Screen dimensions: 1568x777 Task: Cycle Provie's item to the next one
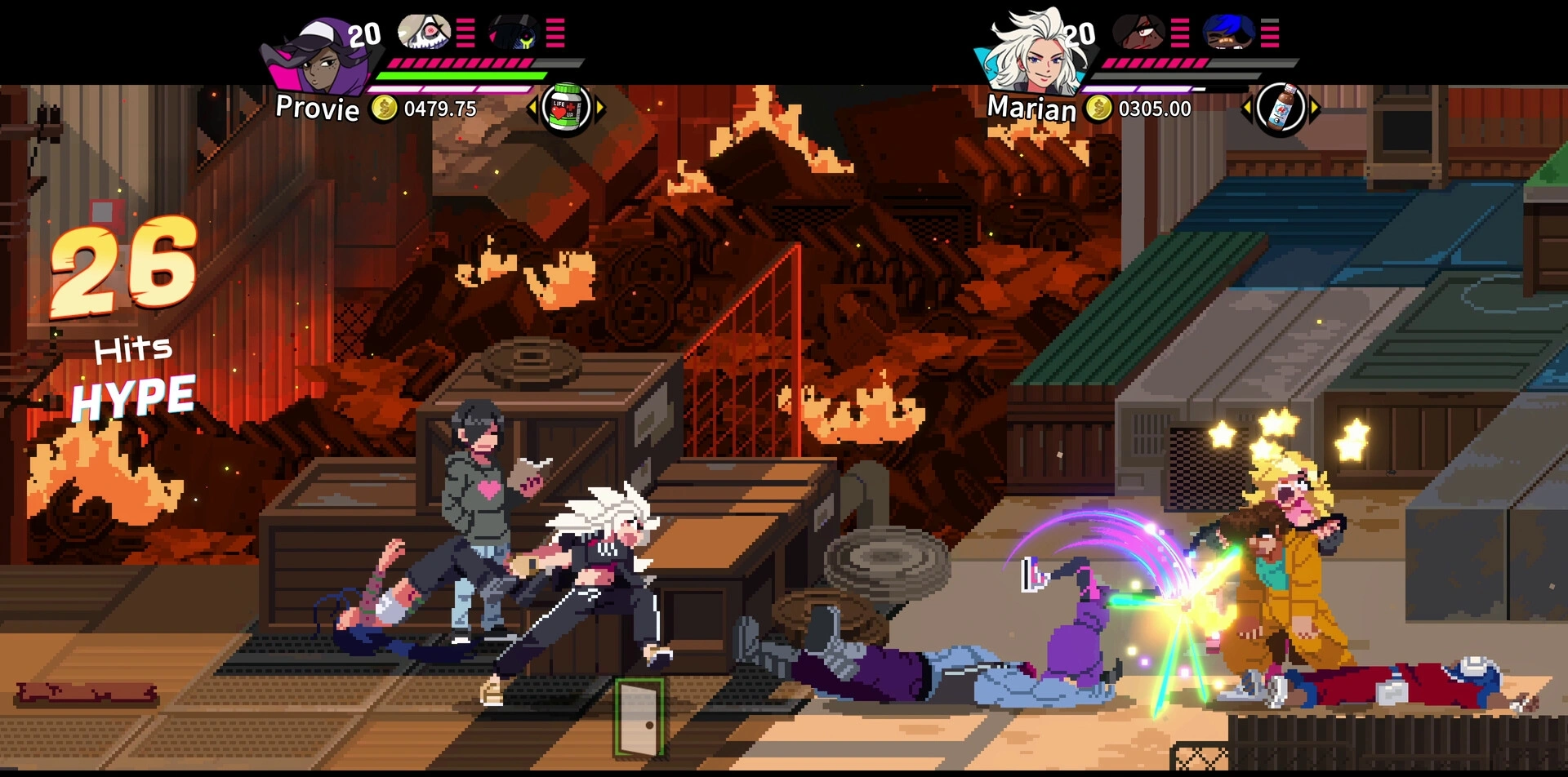(601, 108)
